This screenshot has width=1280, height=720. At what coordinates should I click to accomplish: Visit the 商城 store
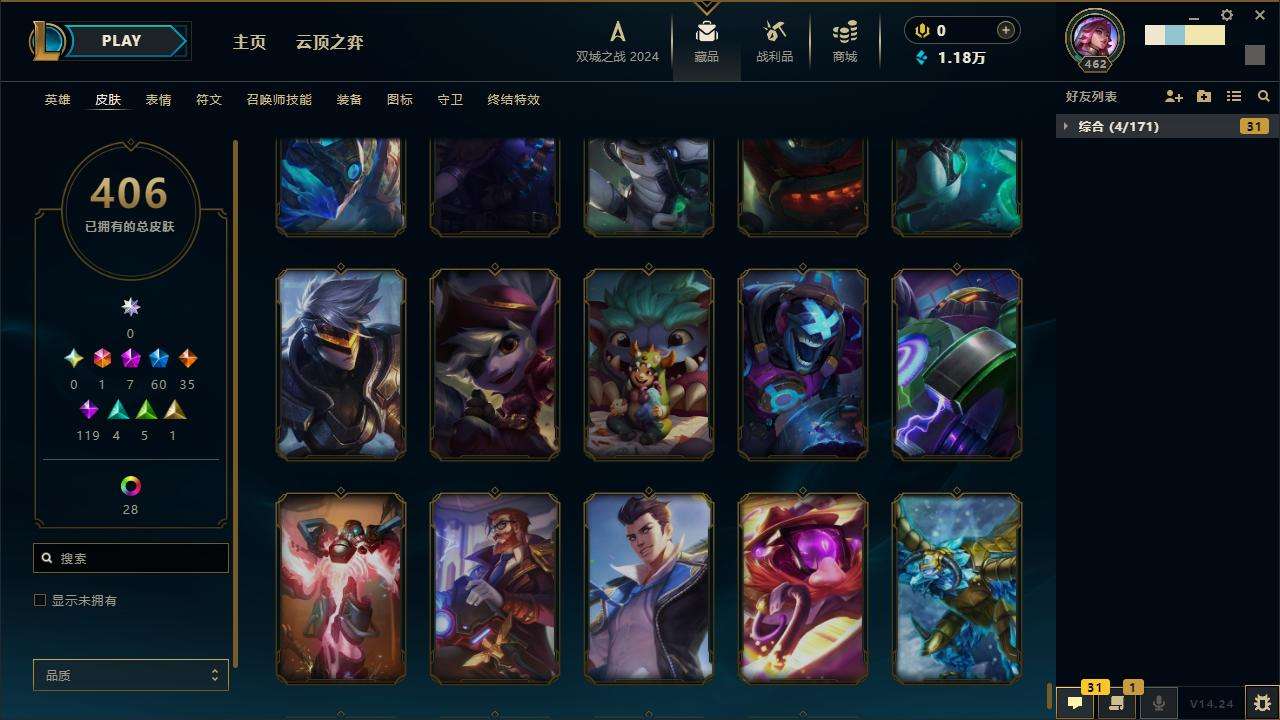point(845,42)
